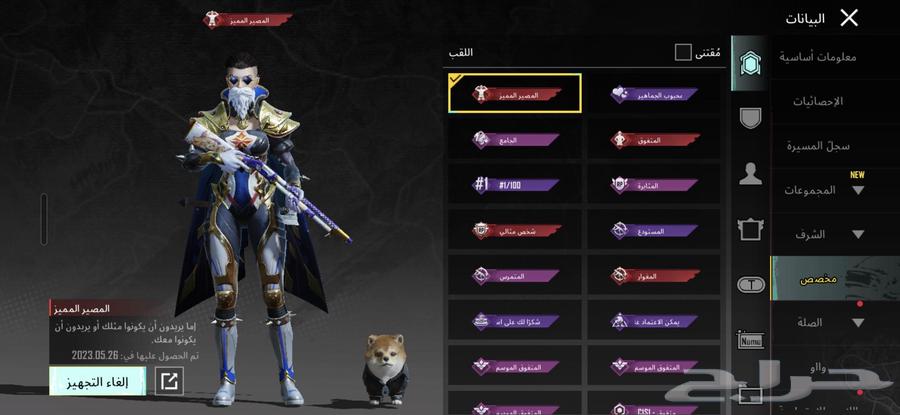Toggle the مُقتنى owned-only checkbox

[683, 52]
